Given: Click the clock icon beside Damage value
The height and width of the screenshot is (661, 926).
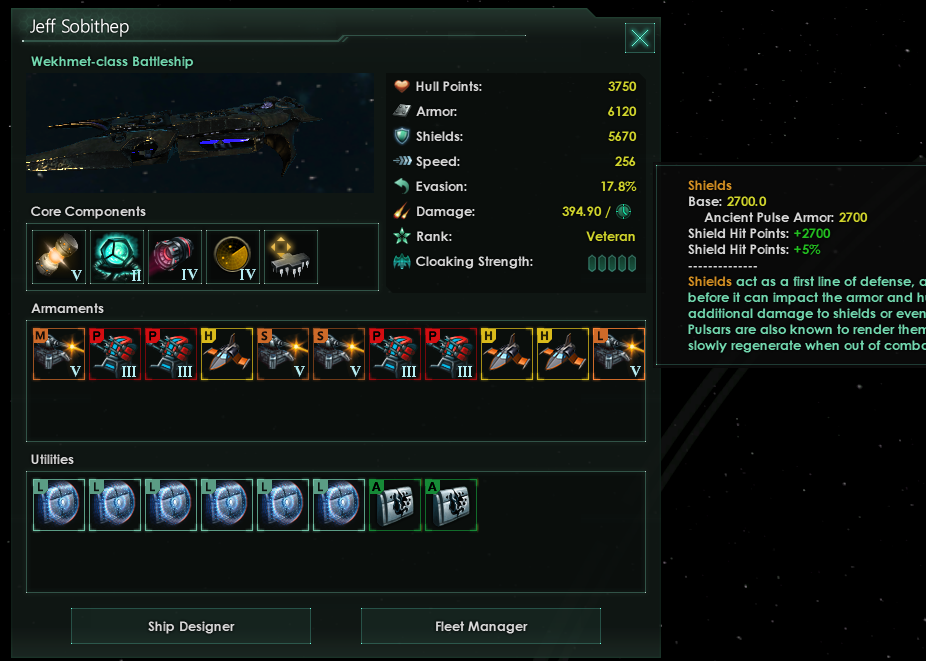Looking at the screenshot, I should coord(623,211).
